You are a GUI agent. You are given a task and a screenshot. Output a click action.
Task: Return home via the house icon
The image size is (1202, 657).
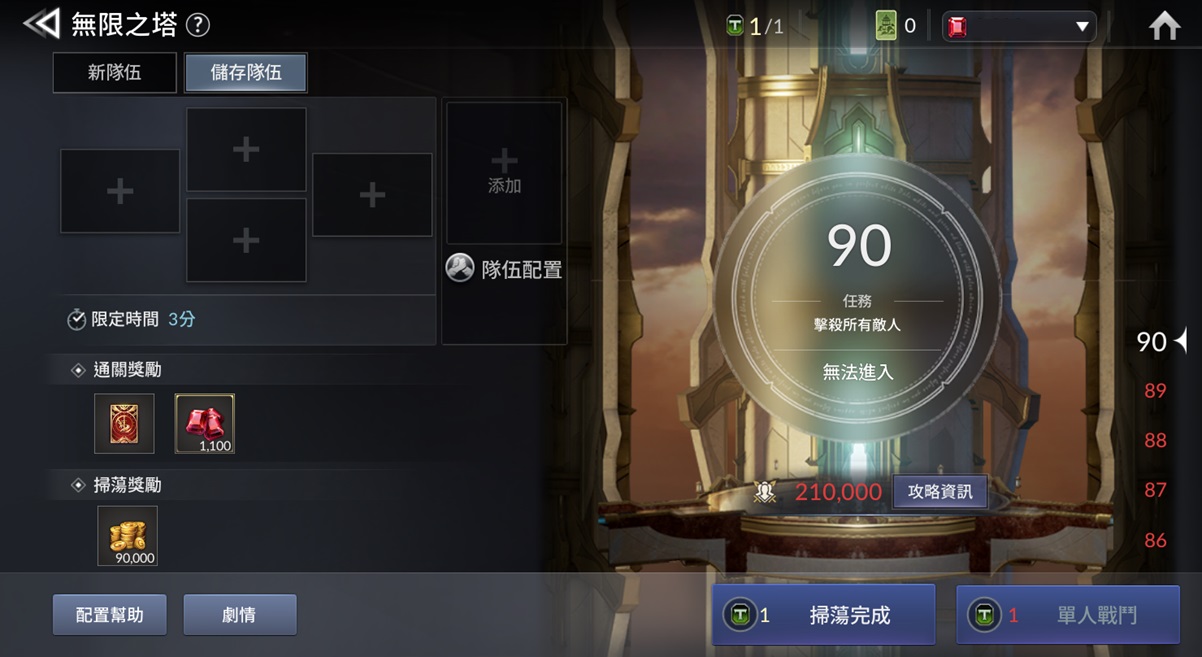[1165, 26]
